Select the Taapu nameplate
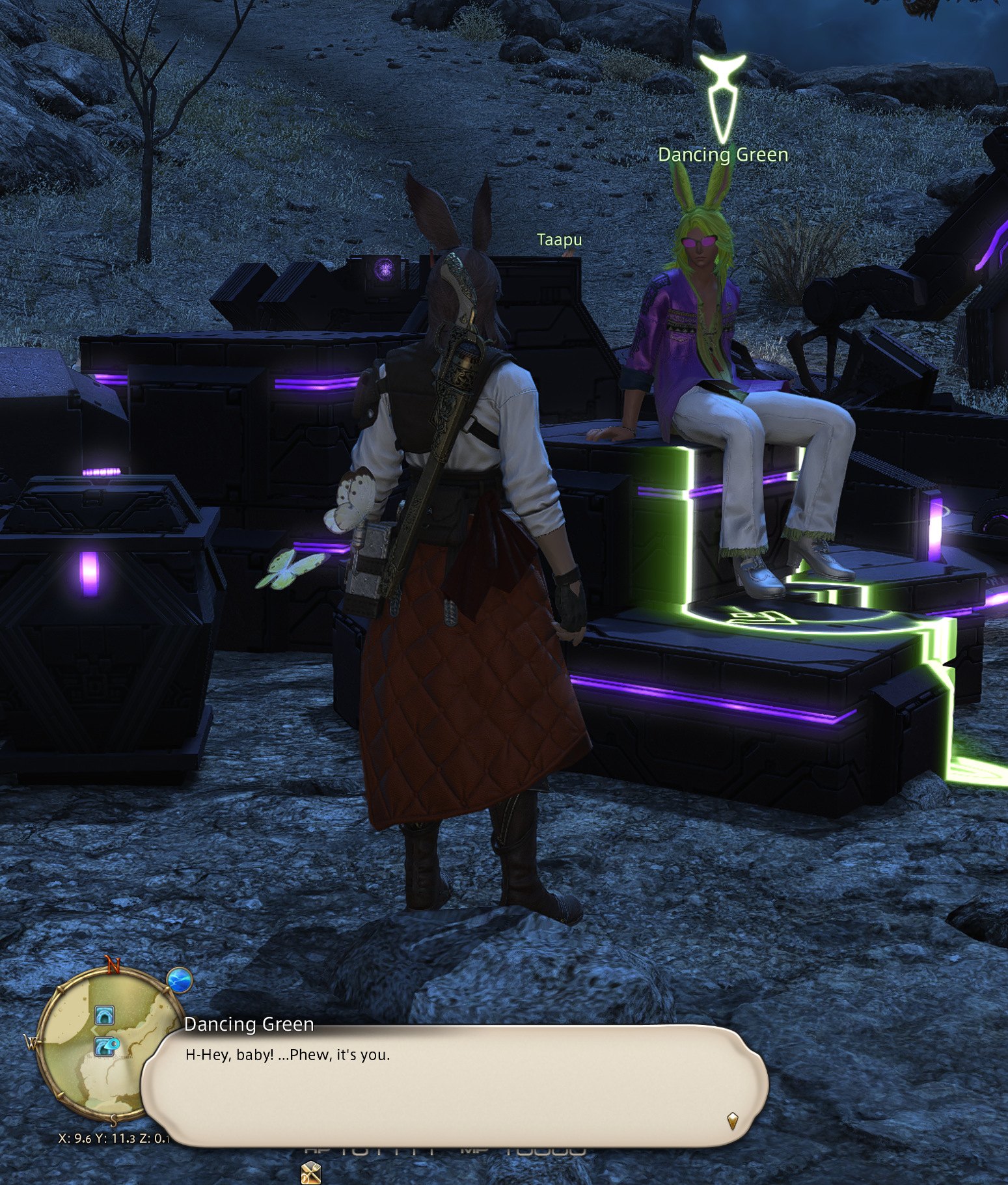This screenshot has height=1185, width=1008. pyautogui.click(x=559, y=240)
